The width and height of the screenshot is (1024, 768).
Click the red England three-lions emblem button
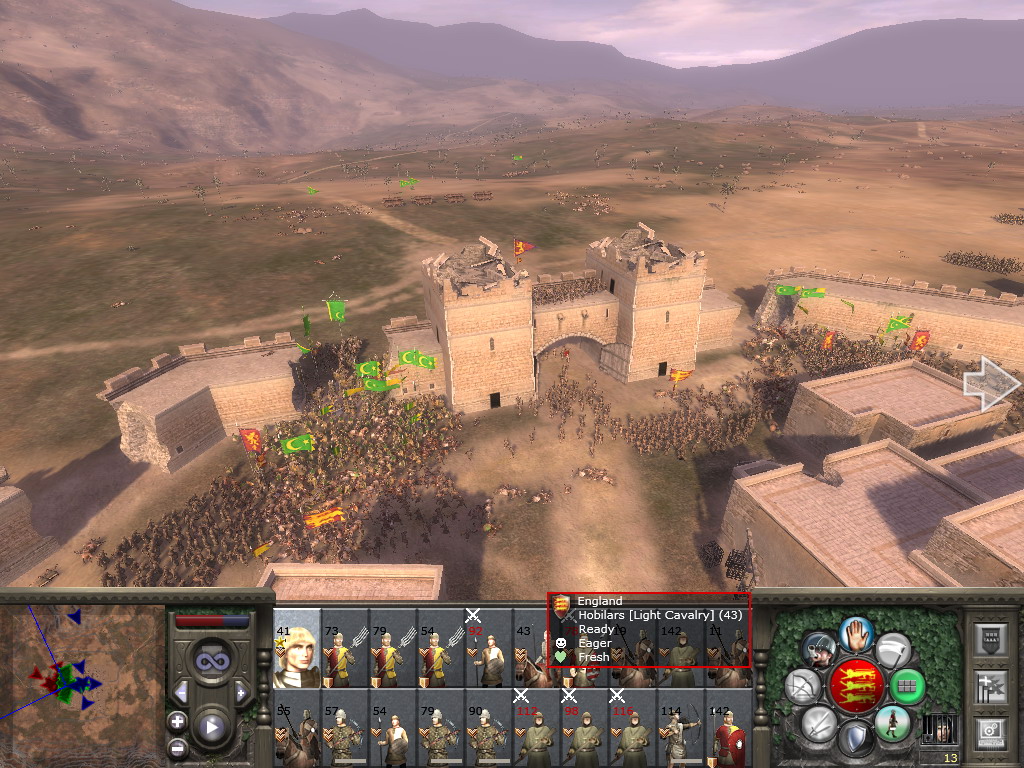pyautogui.click(x=856, y=685)
